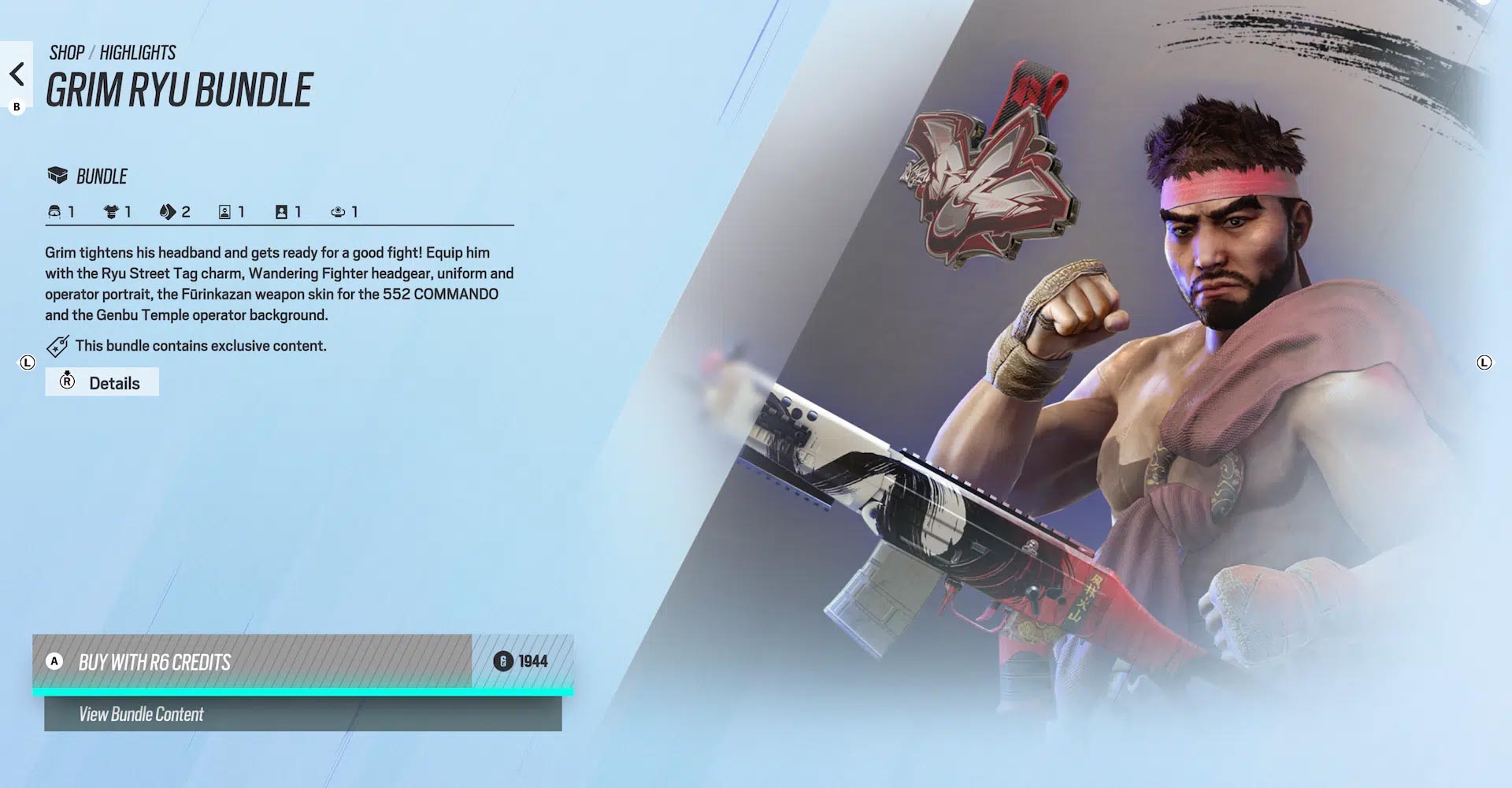
Task: Click the charm item icon
Action: (x=339, y=211)
